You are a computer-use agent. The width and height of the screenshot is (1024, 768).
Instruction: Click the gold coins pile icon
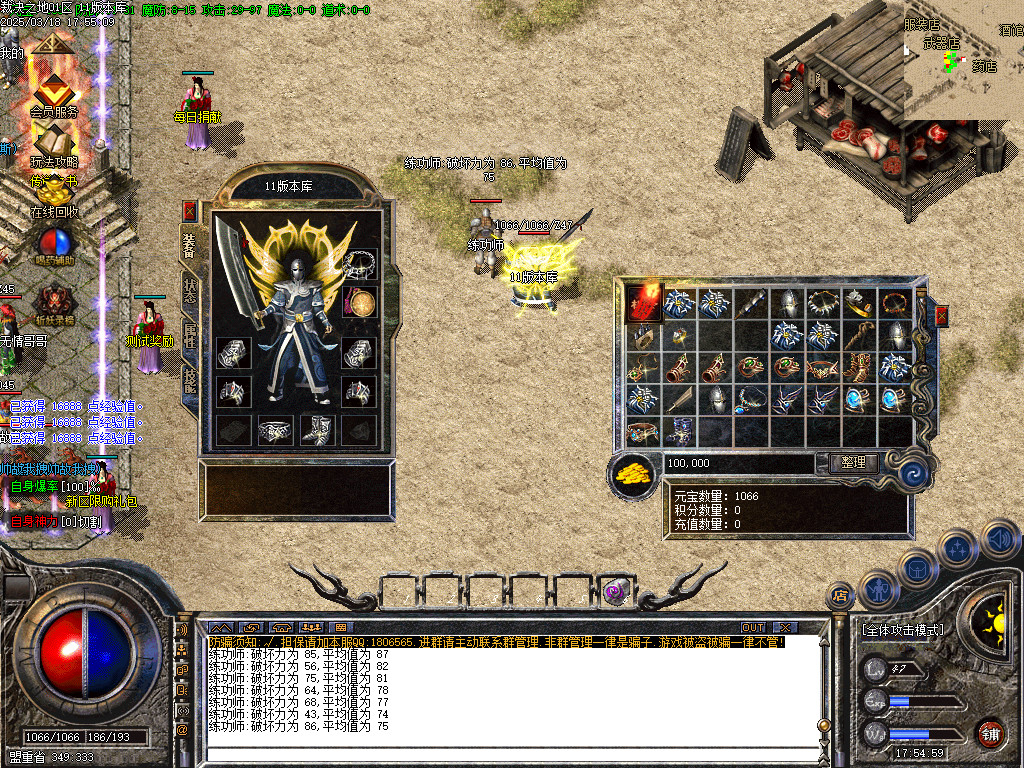pyautogui.click(x=632, y=472)
